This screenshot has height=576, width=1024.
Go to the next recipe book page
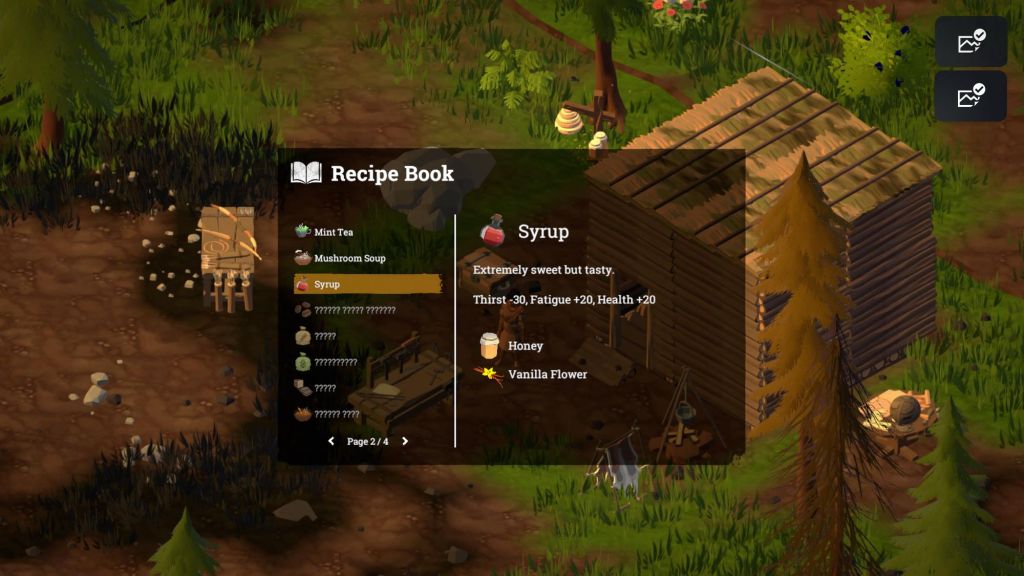pos(405,441)
